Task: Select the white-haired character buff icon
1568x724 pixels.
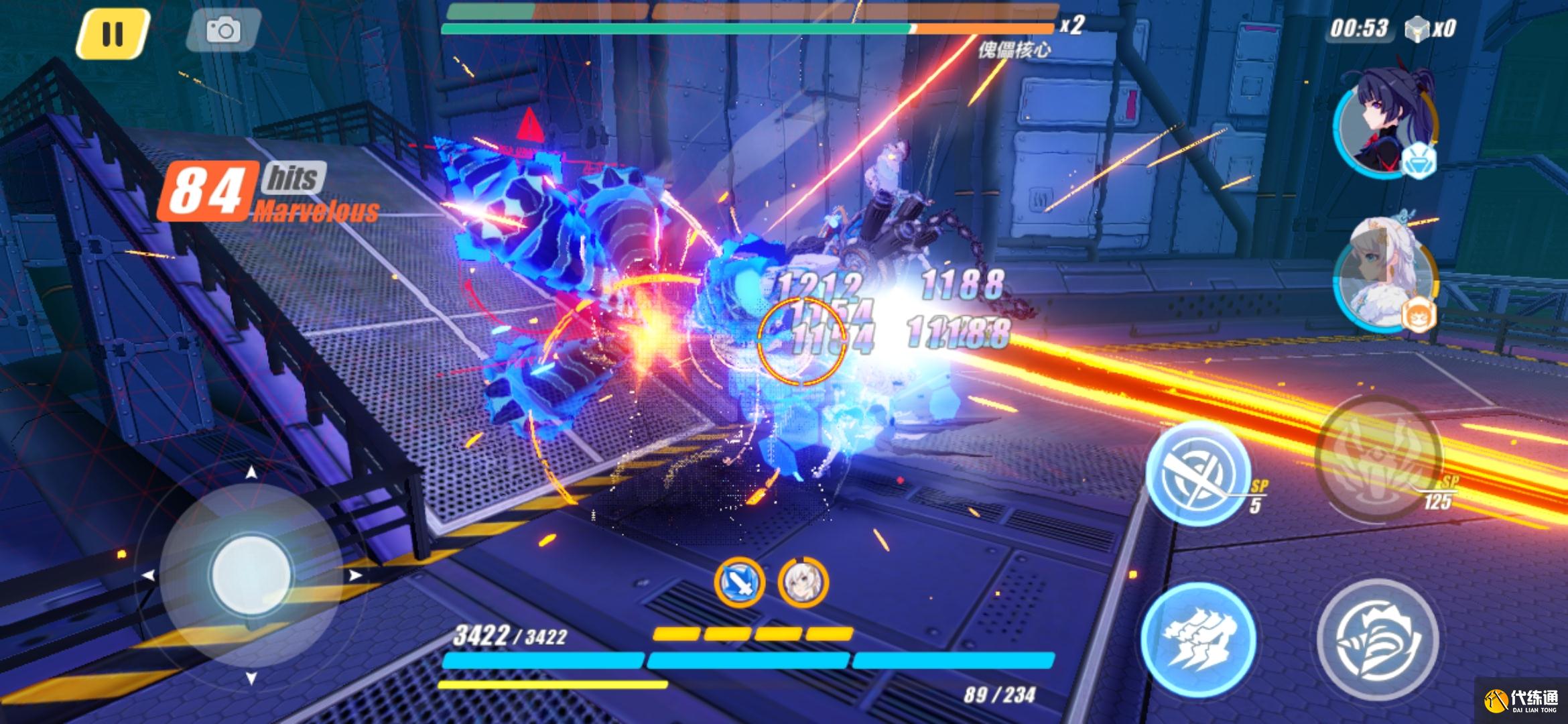Action: click(803, 583)
